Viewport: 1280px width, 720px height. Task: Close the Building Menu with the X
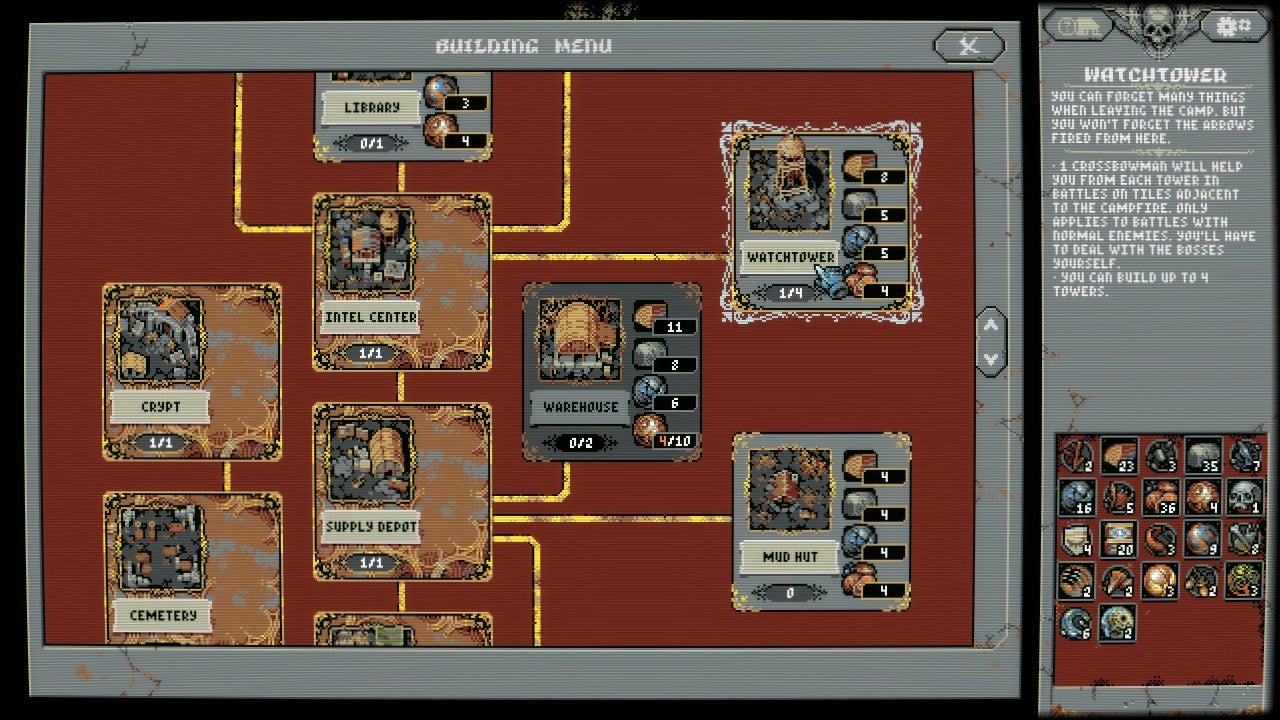pyautogui.click(x=968, y=44)
